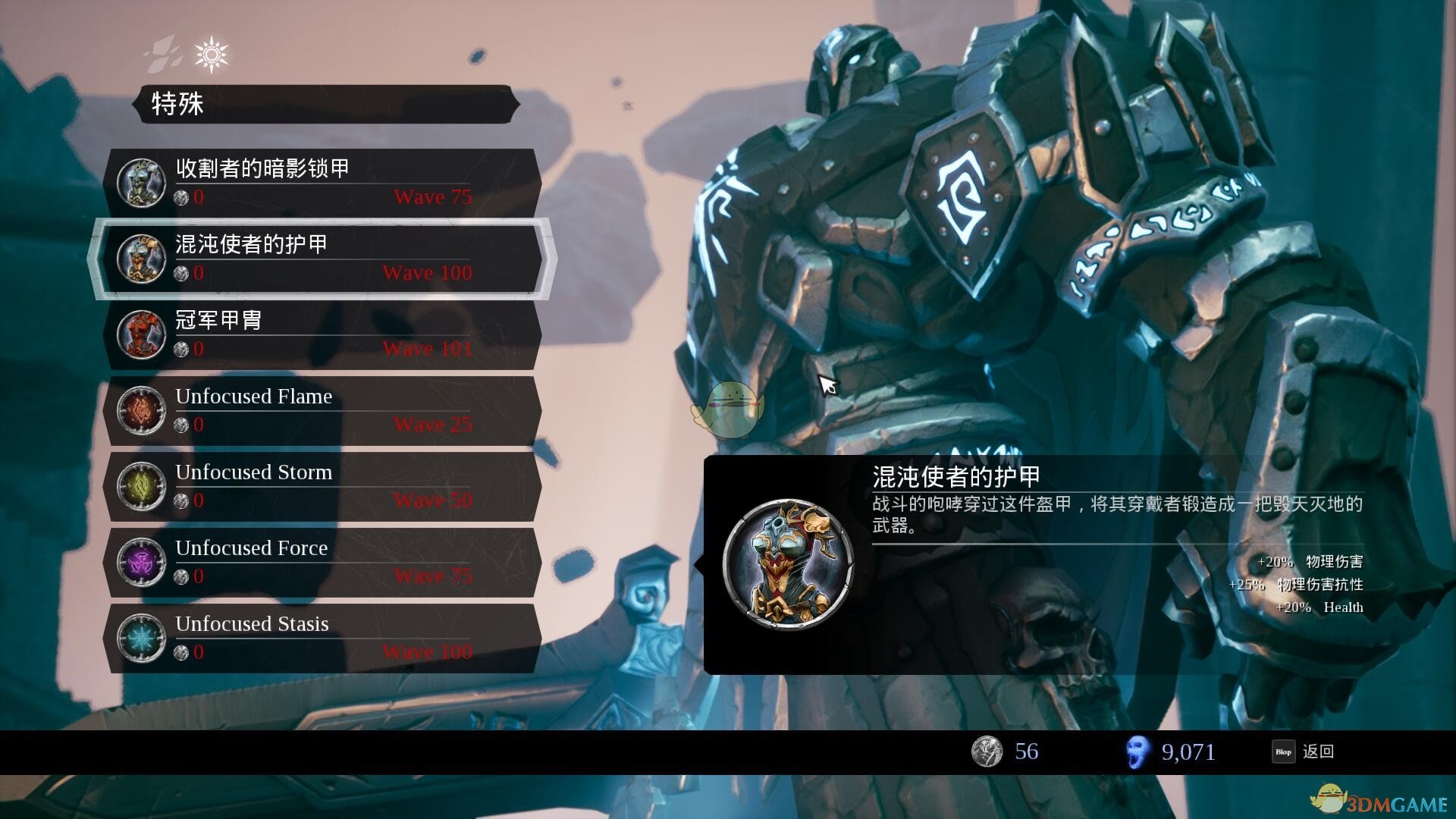
Task: Click the 返回 back button
Action: pos(1304,752)
